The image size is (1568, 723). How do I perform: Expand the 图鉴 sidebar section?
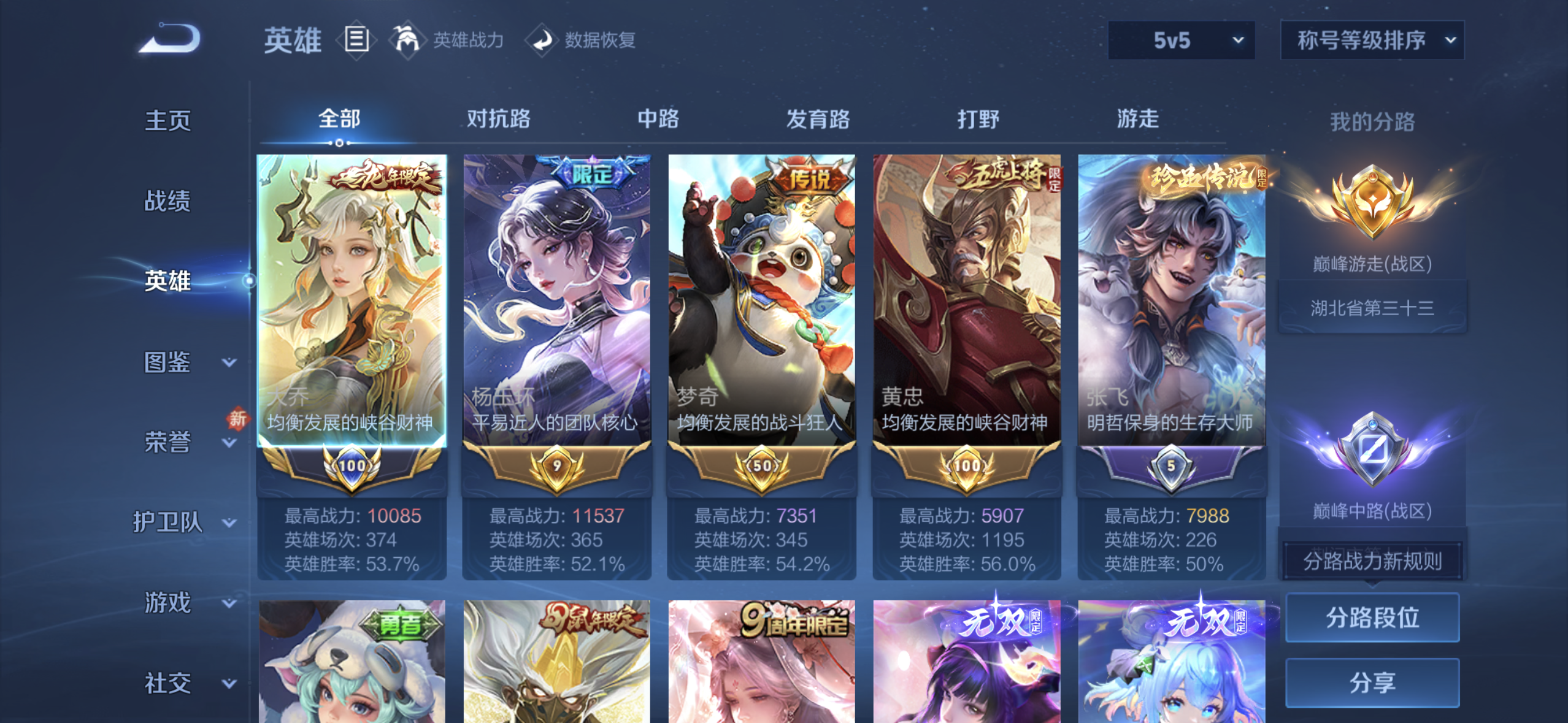tap(167, 362)
